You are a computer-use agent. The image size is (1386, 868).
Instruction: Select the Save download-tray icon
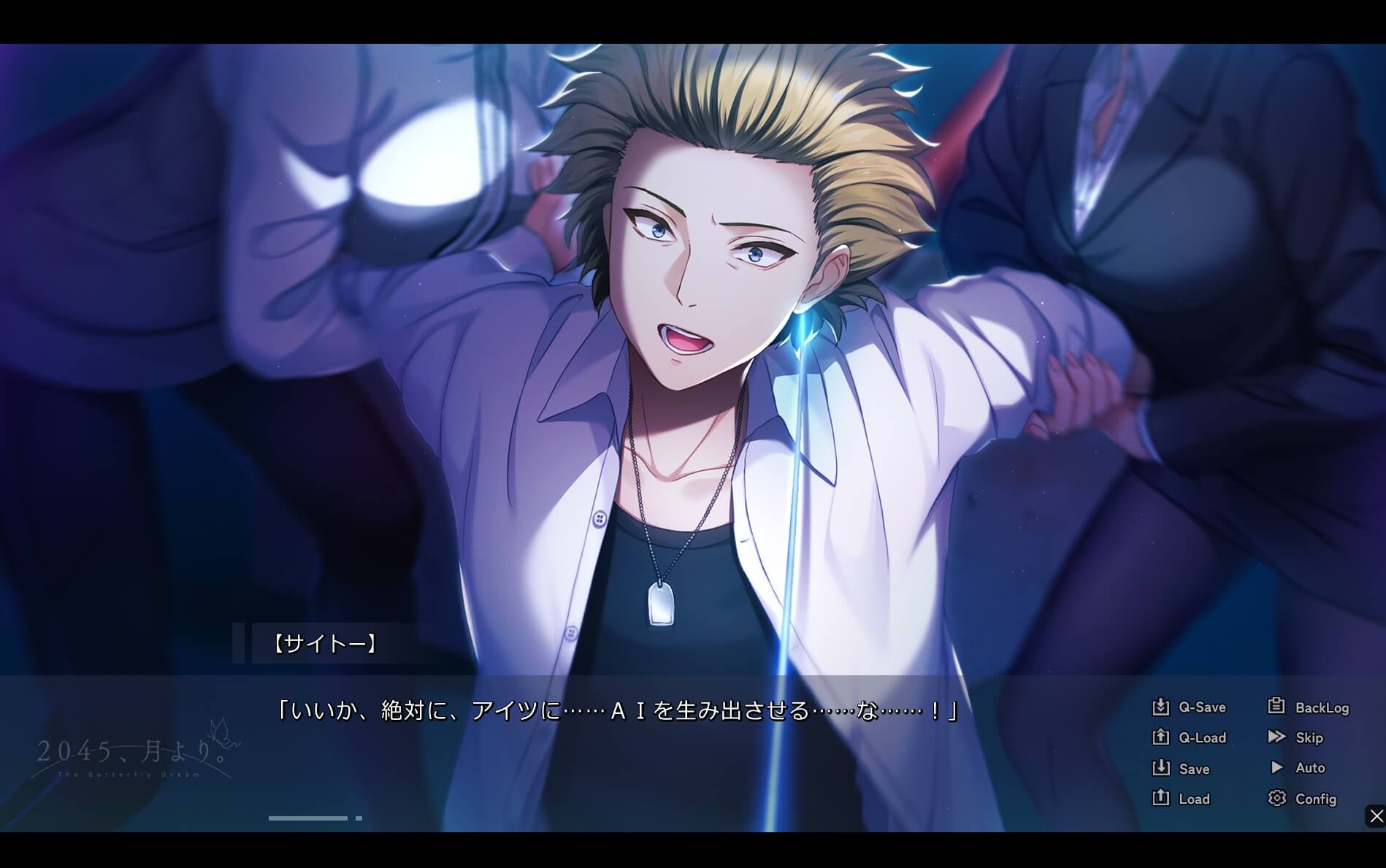pos(1161,768)
